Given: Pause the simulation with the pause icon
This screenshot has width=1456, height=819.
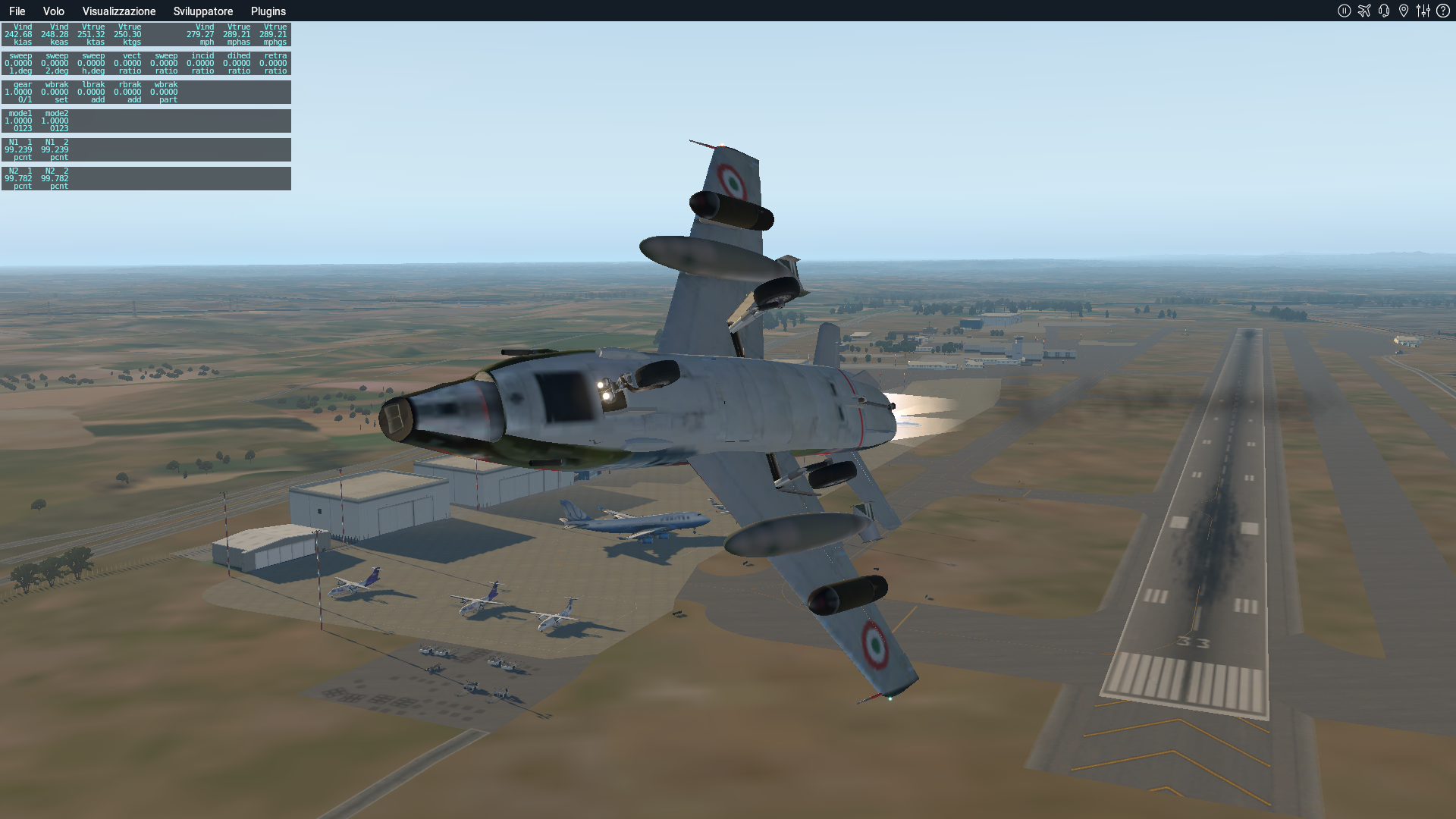Looking at the screenshot, I should coord(1345,11).
